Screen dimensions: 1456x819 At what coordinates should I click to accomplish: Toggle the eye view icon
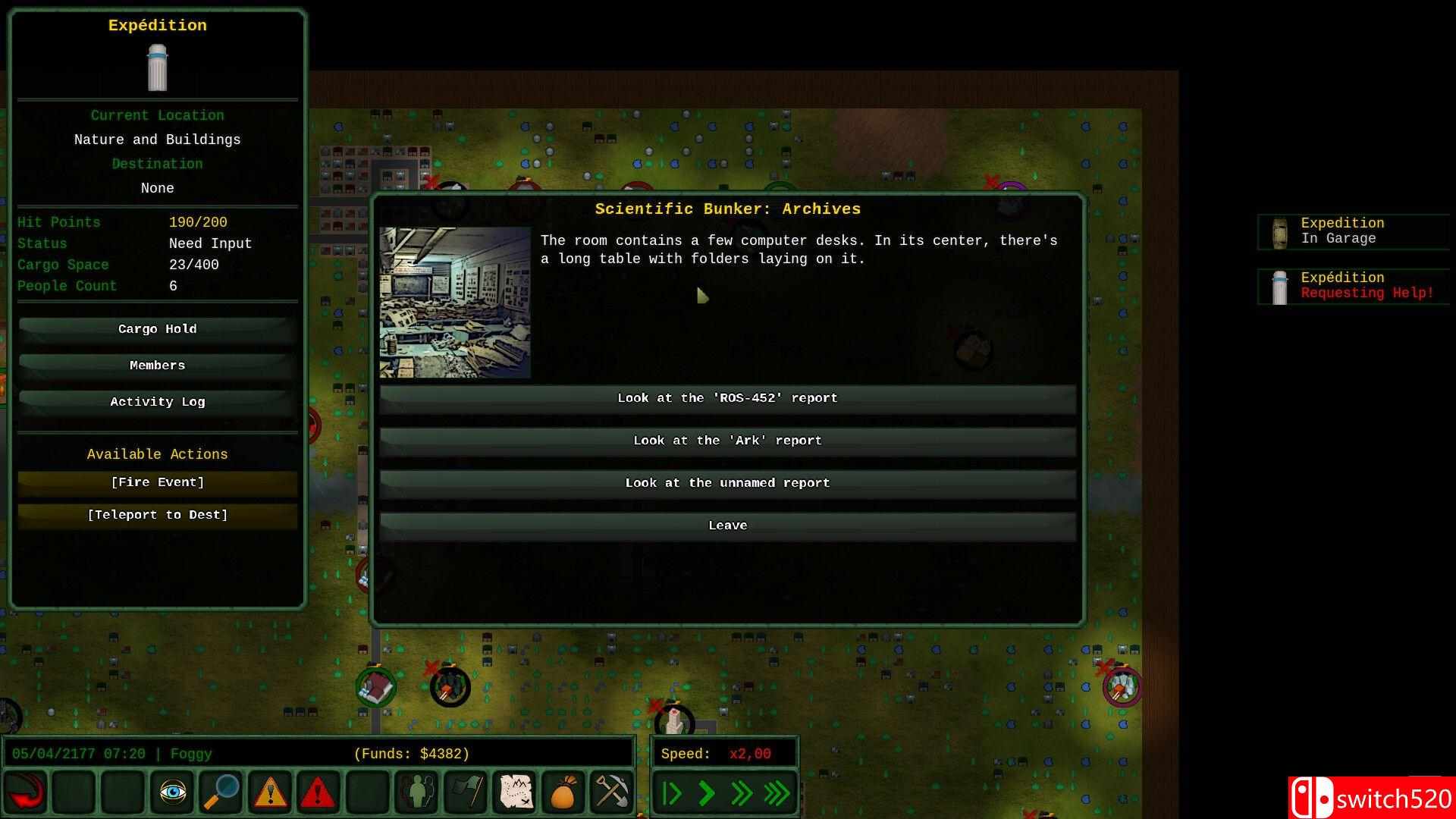tap(172, 793)
